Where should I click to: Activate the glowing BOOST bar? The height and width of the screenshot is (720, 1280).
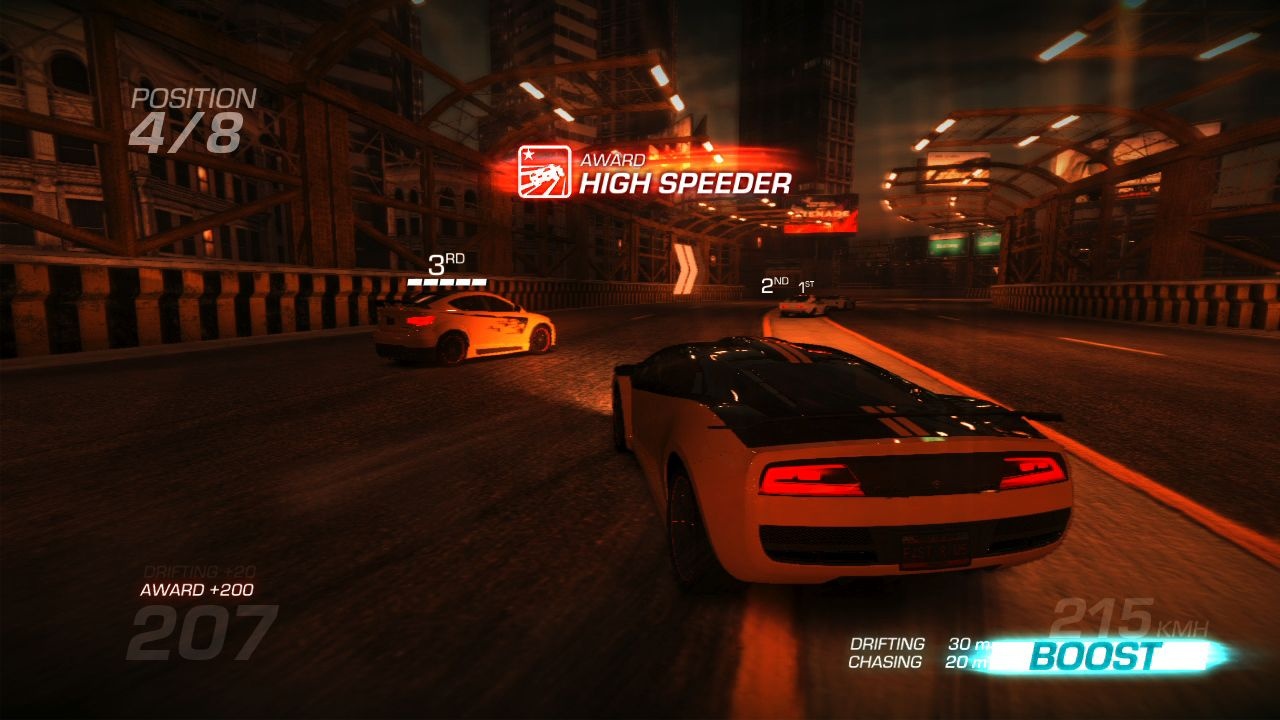[1096, 656]
